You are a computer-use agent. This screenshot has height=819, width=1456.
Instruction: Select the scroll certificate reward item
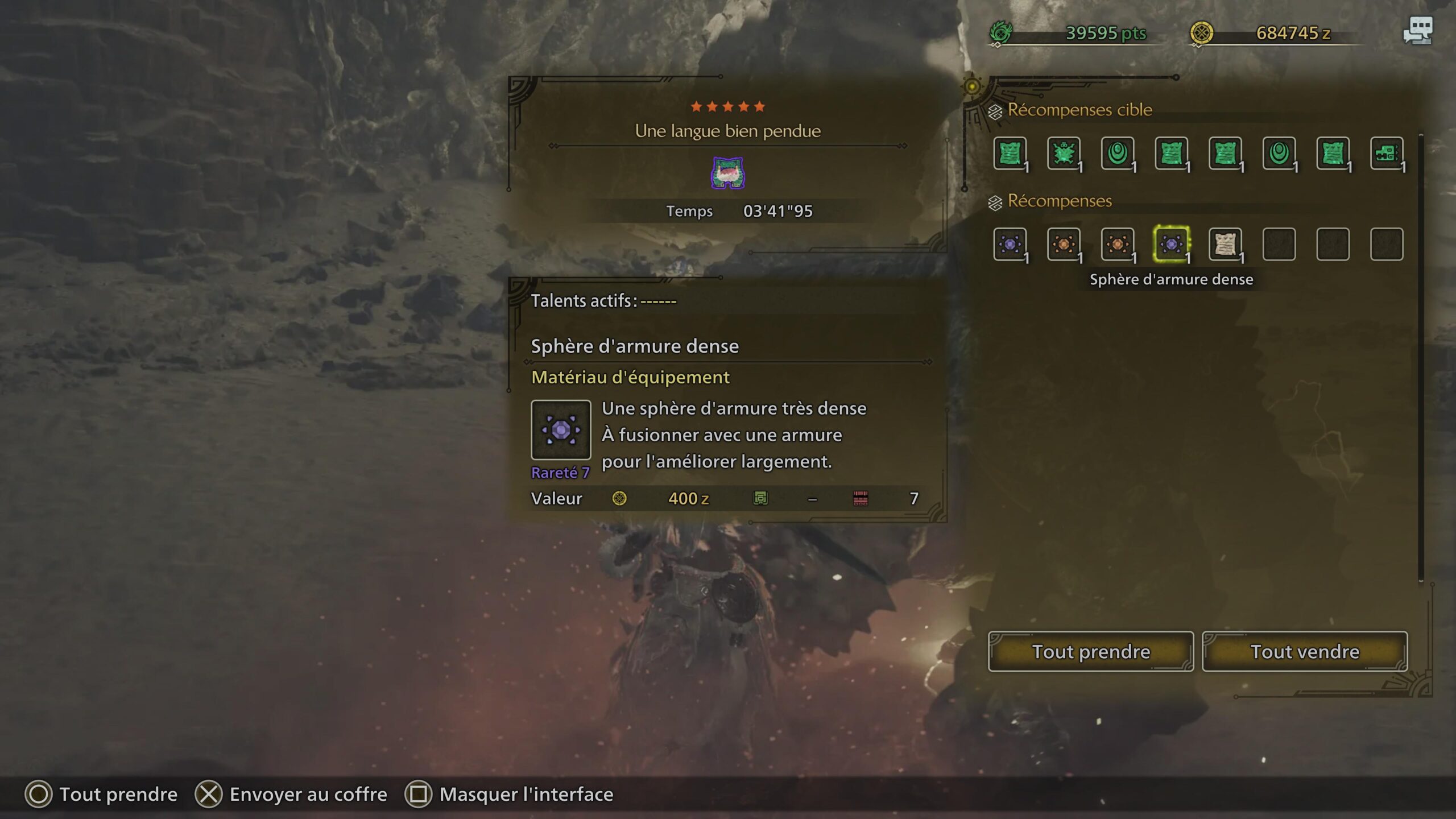point(1224,245)
